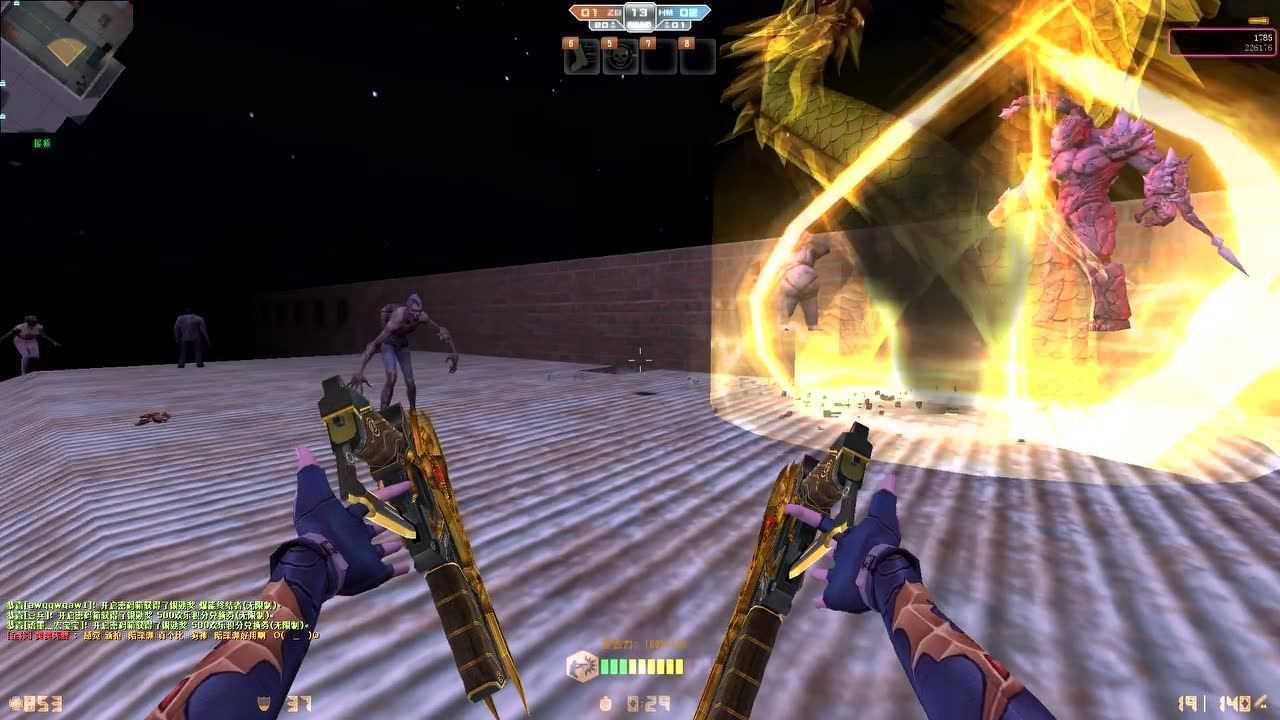This screenshot has width=1280, height=720.
Task: Open the chat message log
Action: 162,620
